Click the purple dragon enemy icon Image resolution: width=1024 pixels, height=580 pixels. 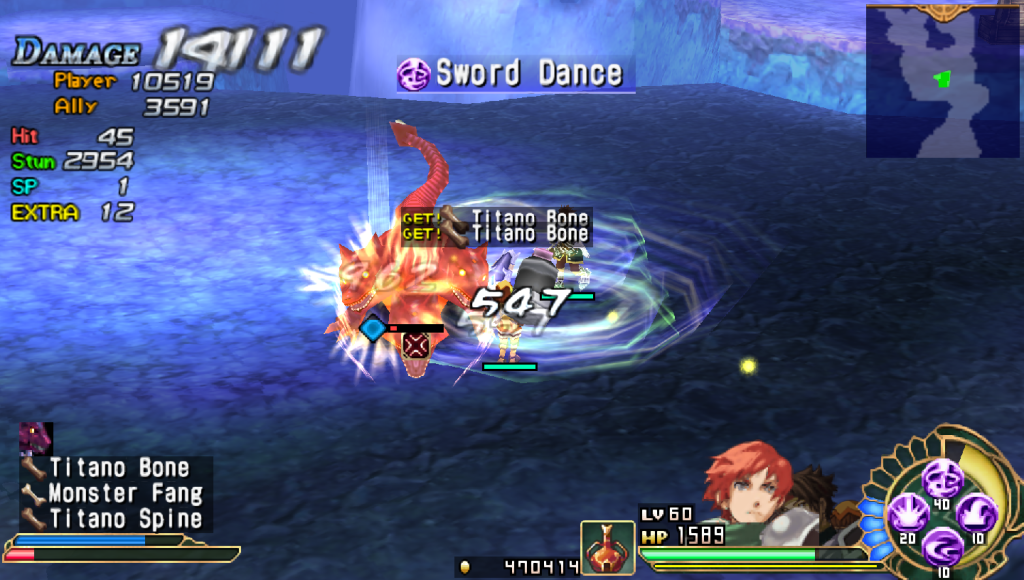pos(36,438)
